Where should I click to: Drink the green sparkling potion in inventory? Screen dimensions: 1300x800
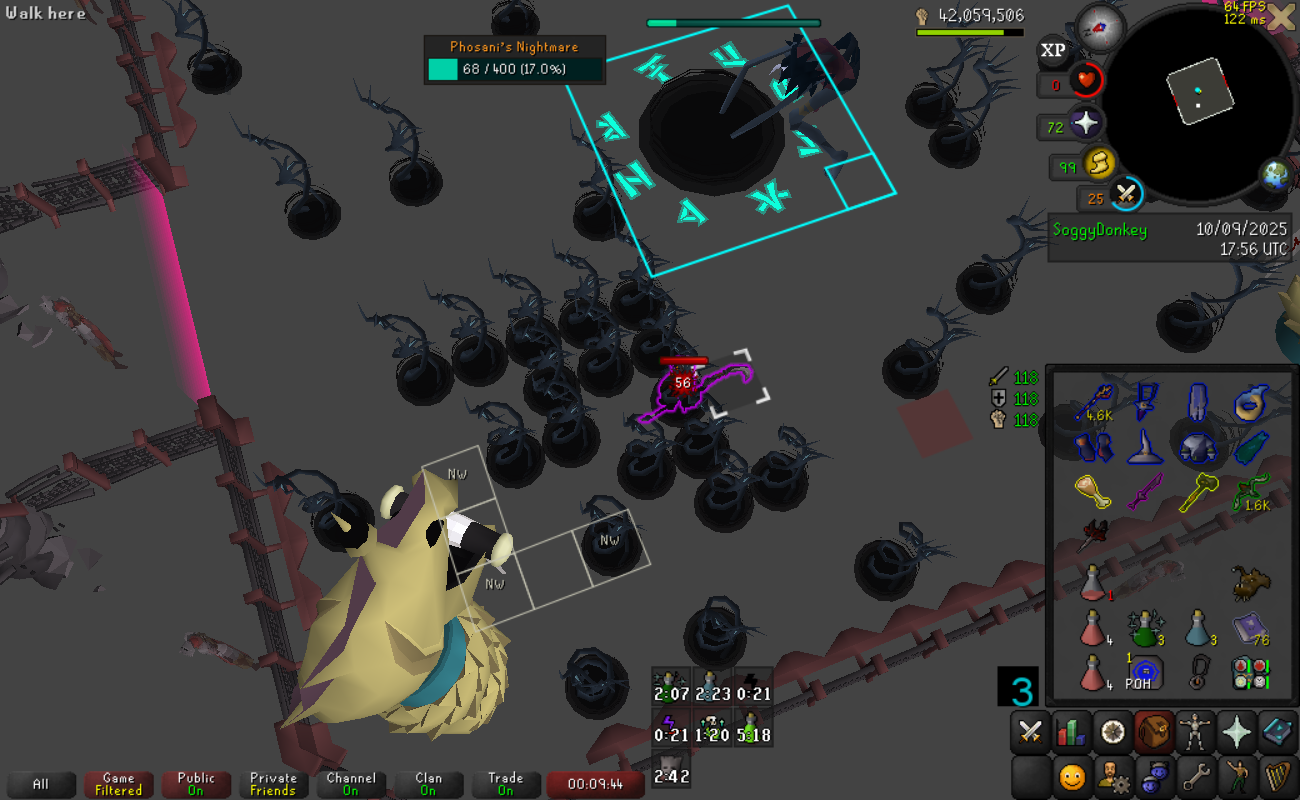tap(1143, 628)
